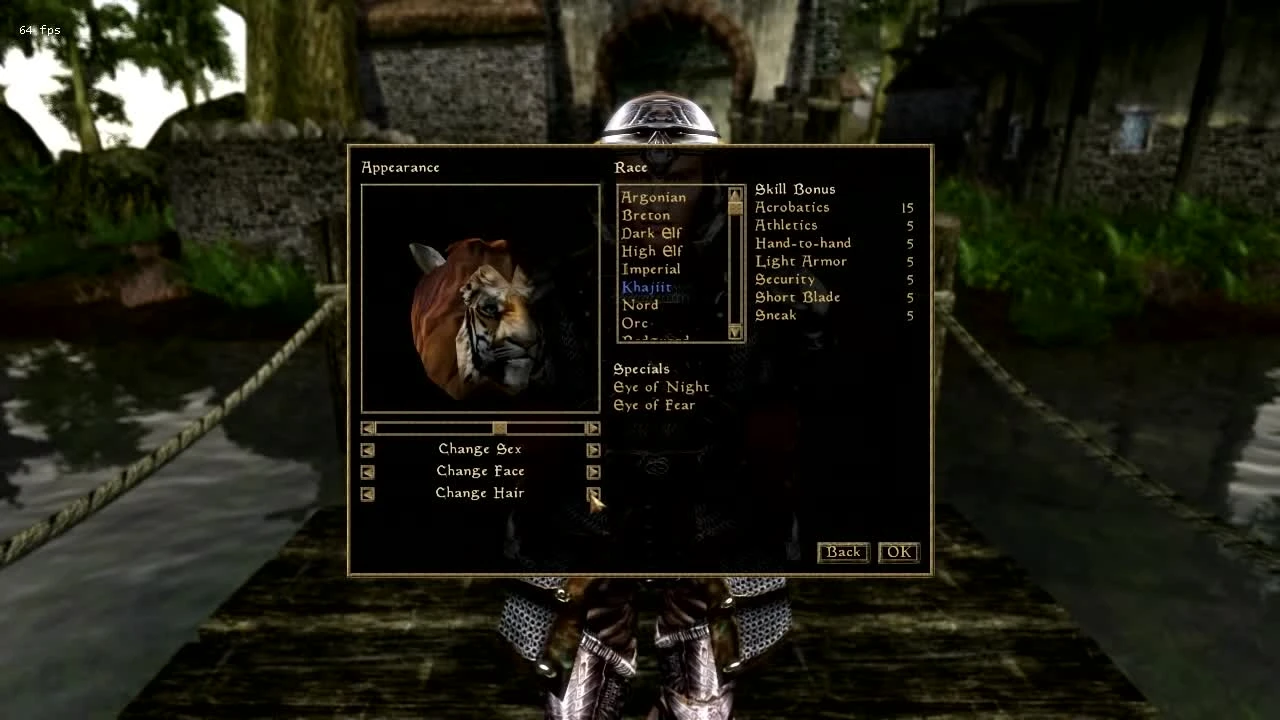Click the down arrow on the race list scrollbar

tap(733, 335)
